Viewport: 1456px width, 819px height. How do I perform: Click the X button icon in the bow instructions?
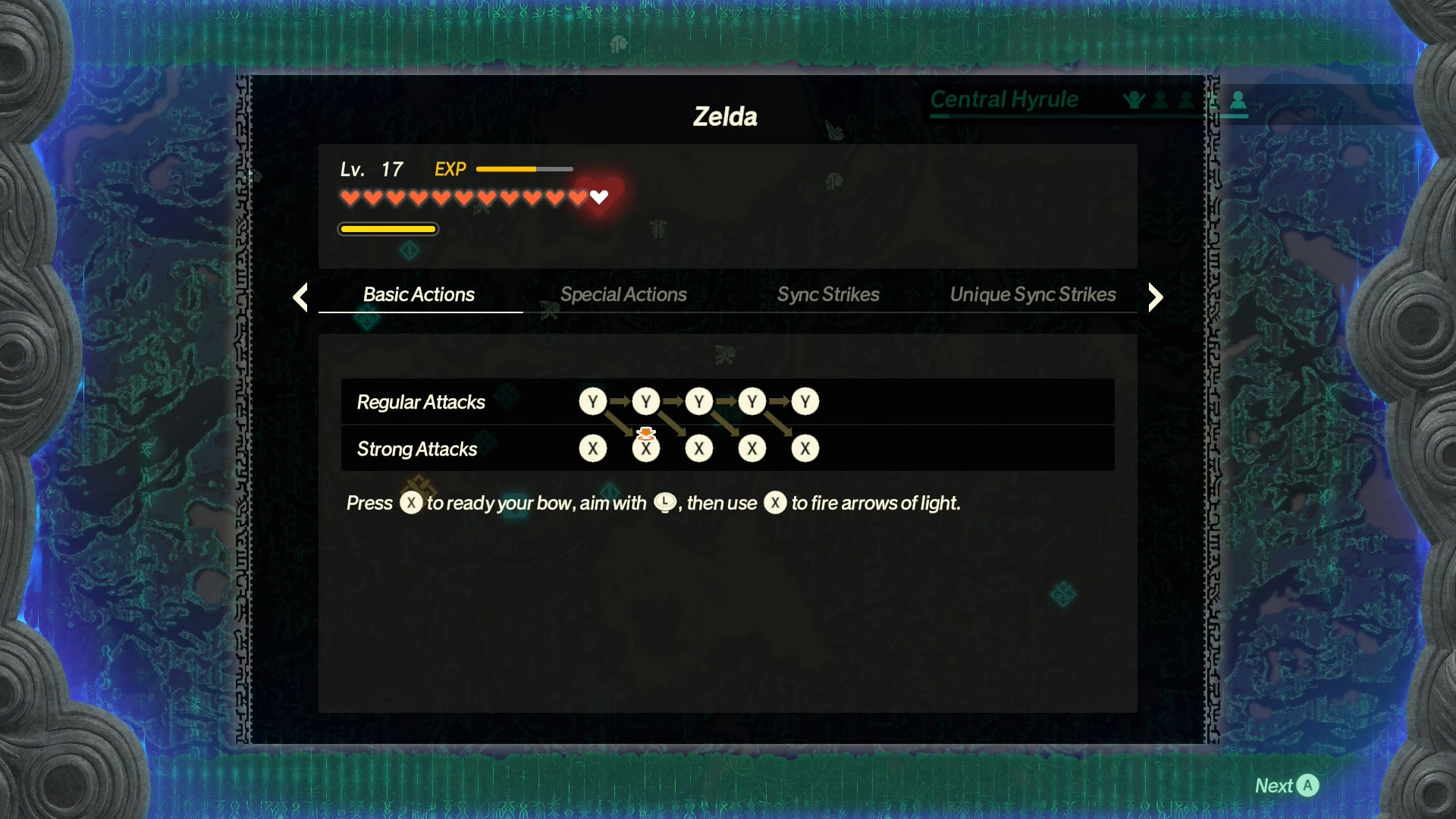click(x=412, y=503)
